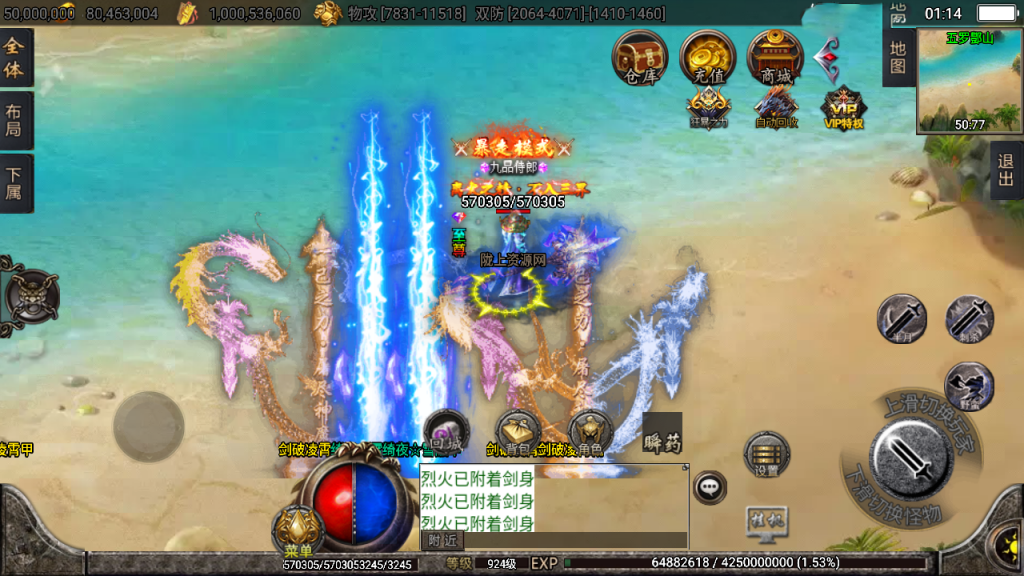The height and width of the screenshot is (576, 1024).
Task: Click the minimap thumbnail
Action: [969, 80]
